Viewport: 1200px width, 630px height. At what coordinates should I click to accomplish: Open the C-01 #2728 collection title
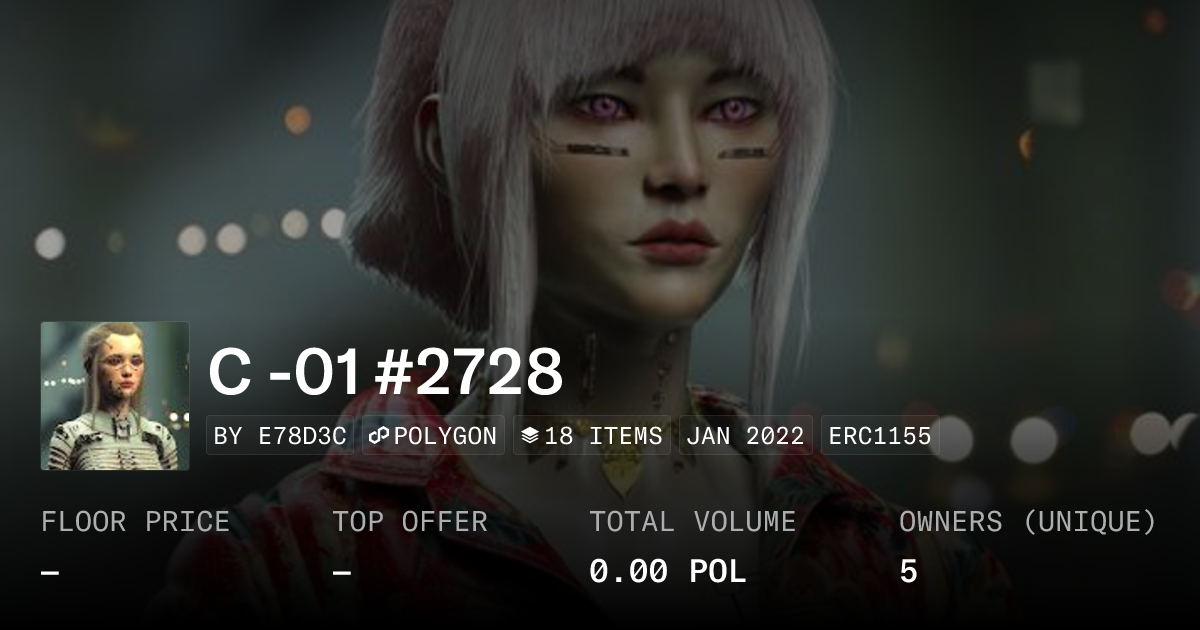point(385,372)
